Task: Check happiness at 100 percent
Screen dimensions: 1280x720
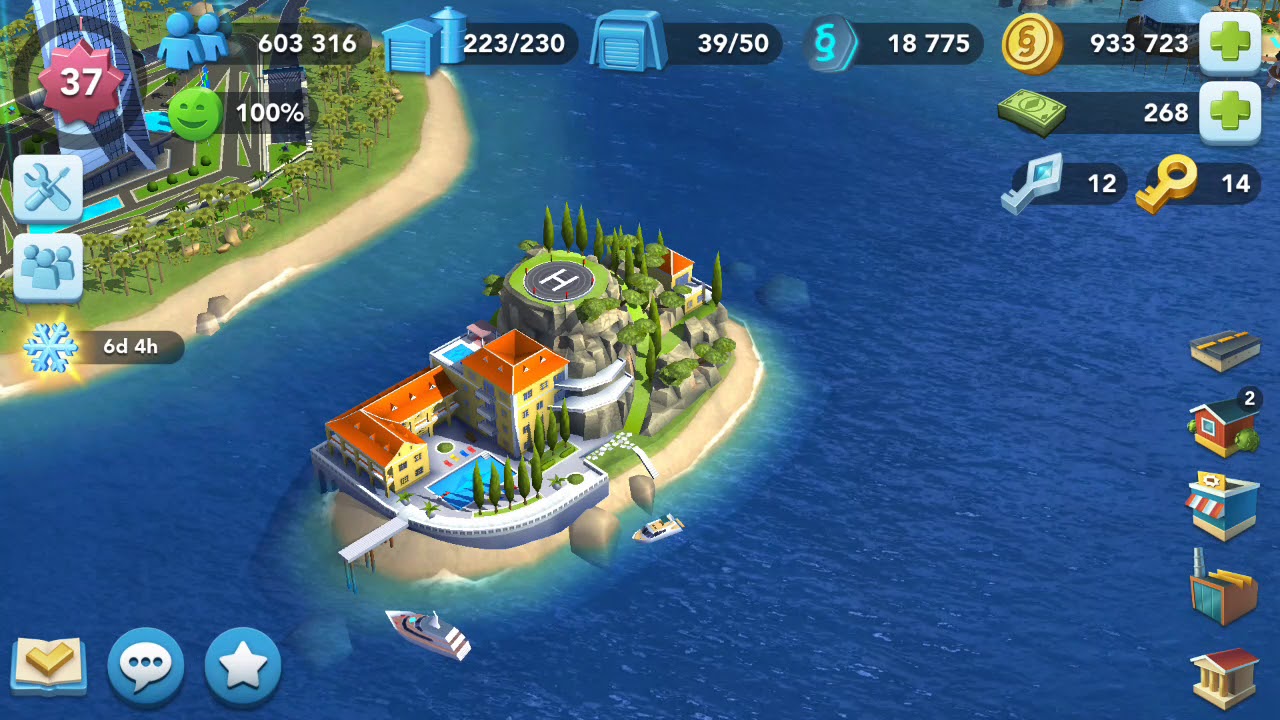Action: 235,114
